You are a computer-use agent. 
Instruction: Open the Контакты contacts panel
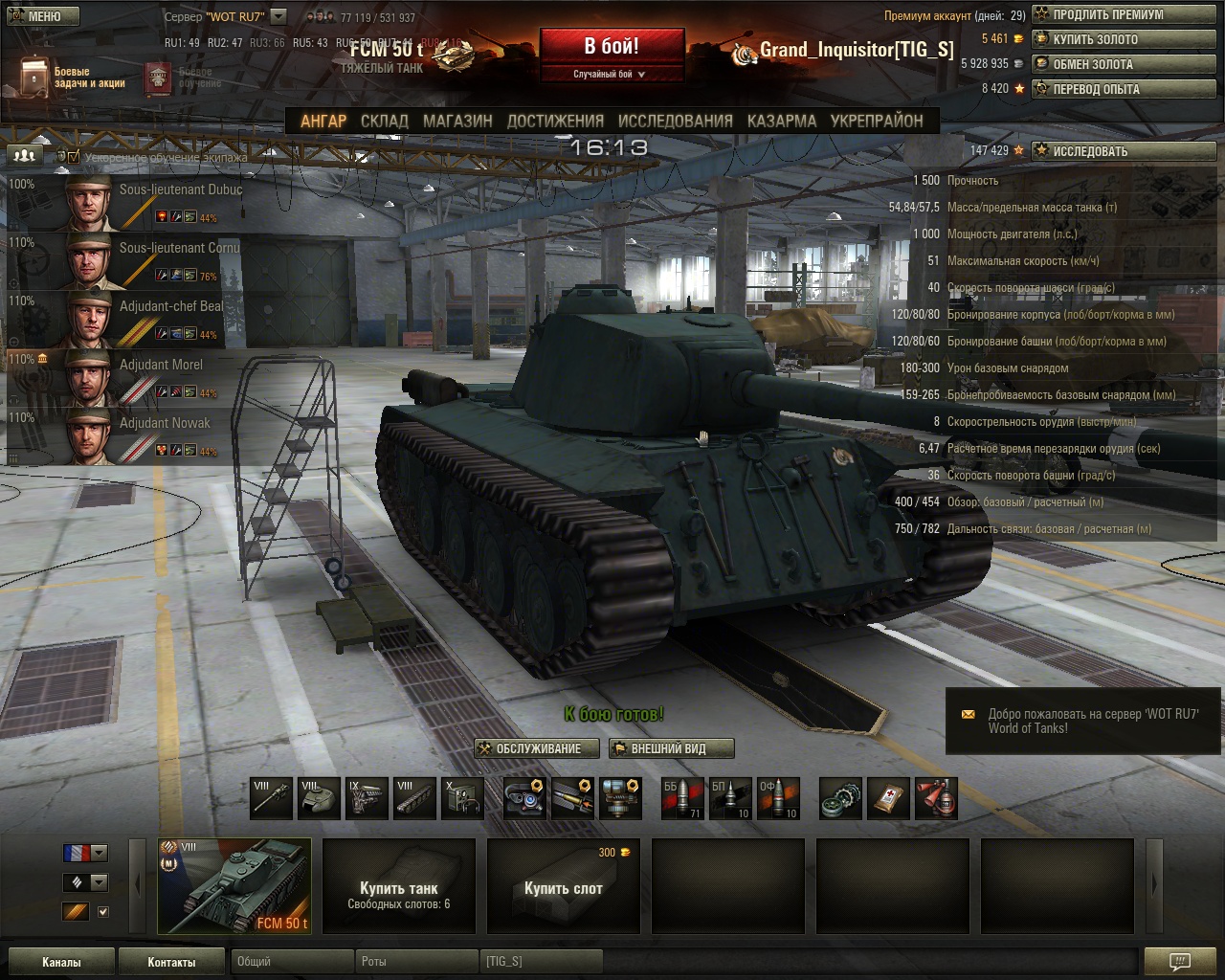tap(171, 962)
